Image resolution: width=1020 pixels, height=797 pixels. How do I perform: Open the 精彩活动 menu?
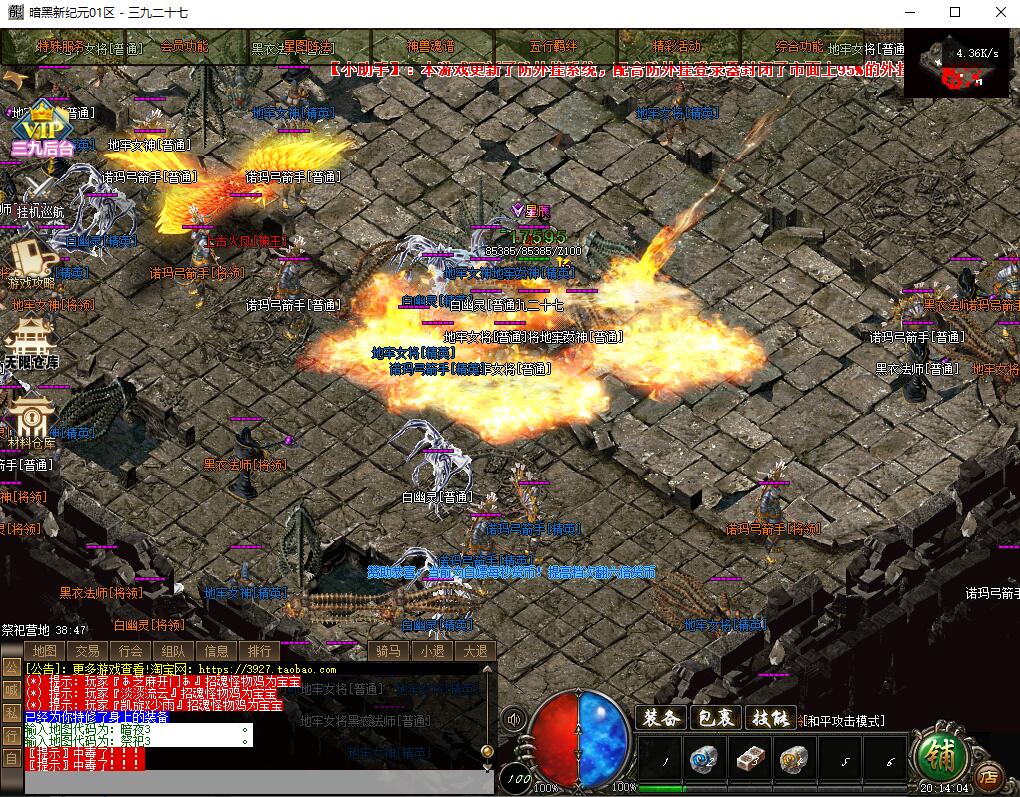677,47
